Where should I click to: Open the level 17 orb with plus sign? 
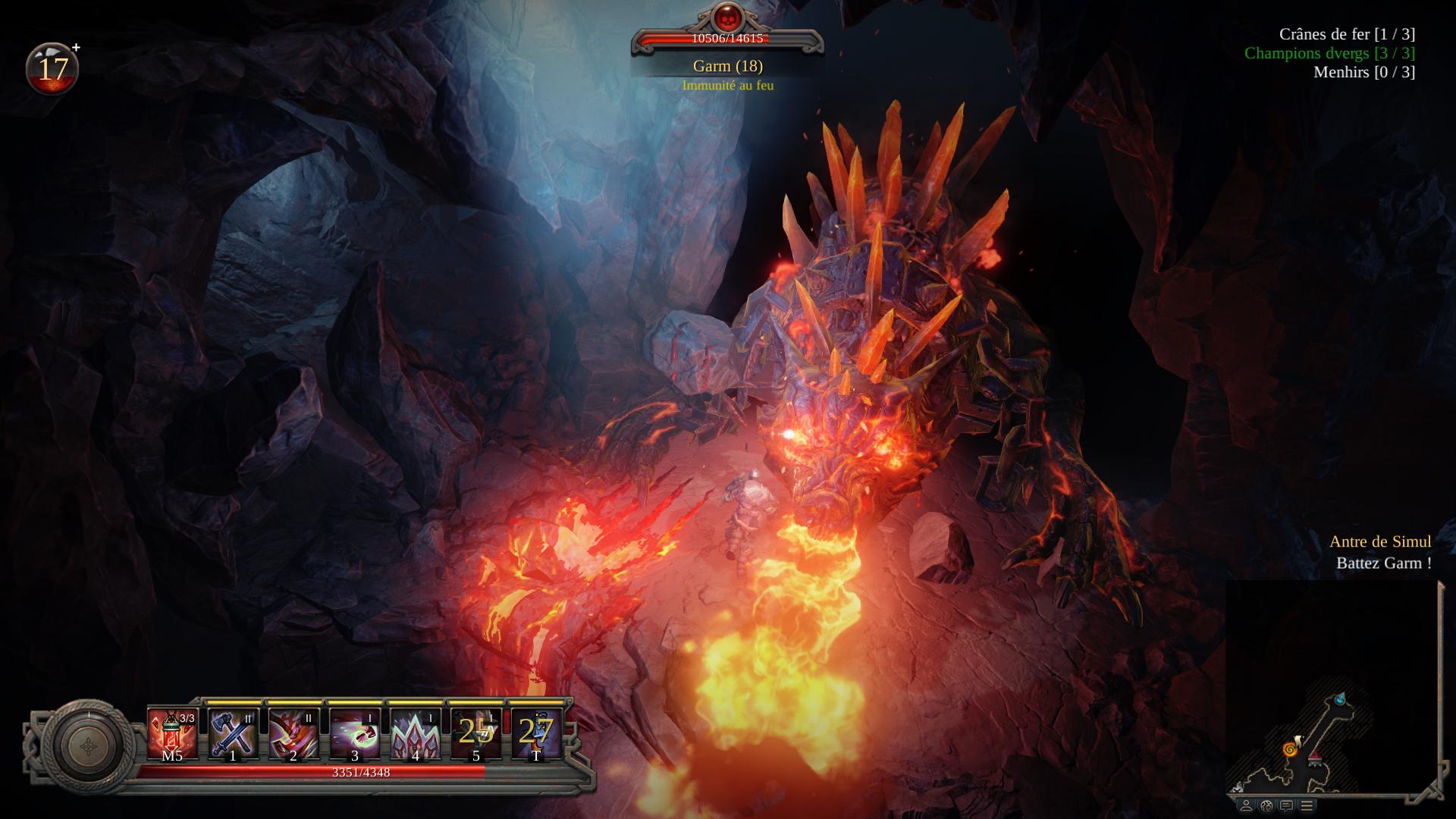pos(52,68)
